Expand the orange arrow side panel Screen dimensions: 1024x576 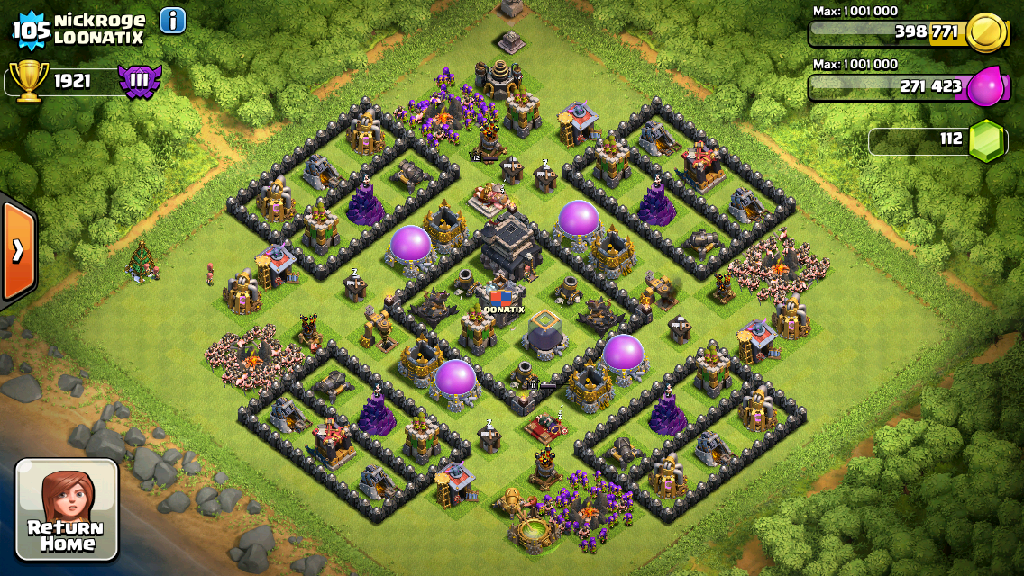tap(17, 250)
